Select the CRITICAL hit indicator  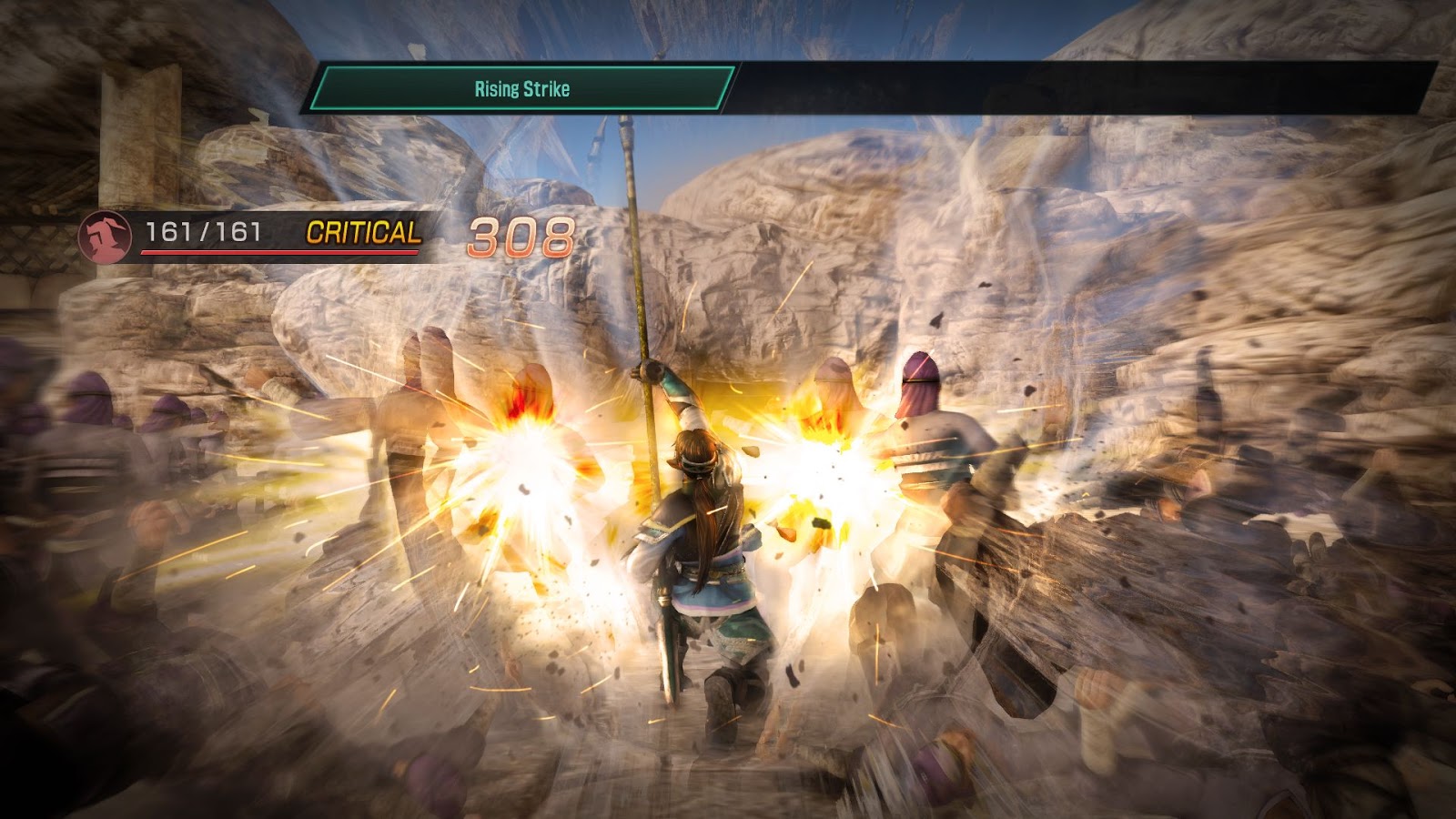tap(363, 235)
